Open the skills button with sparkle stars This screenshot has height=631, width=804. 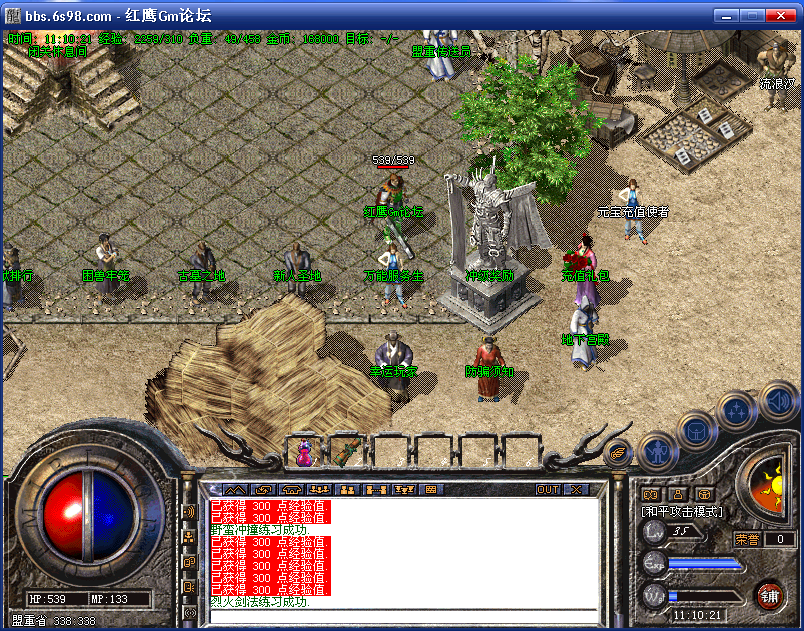(x=738, y=411)
